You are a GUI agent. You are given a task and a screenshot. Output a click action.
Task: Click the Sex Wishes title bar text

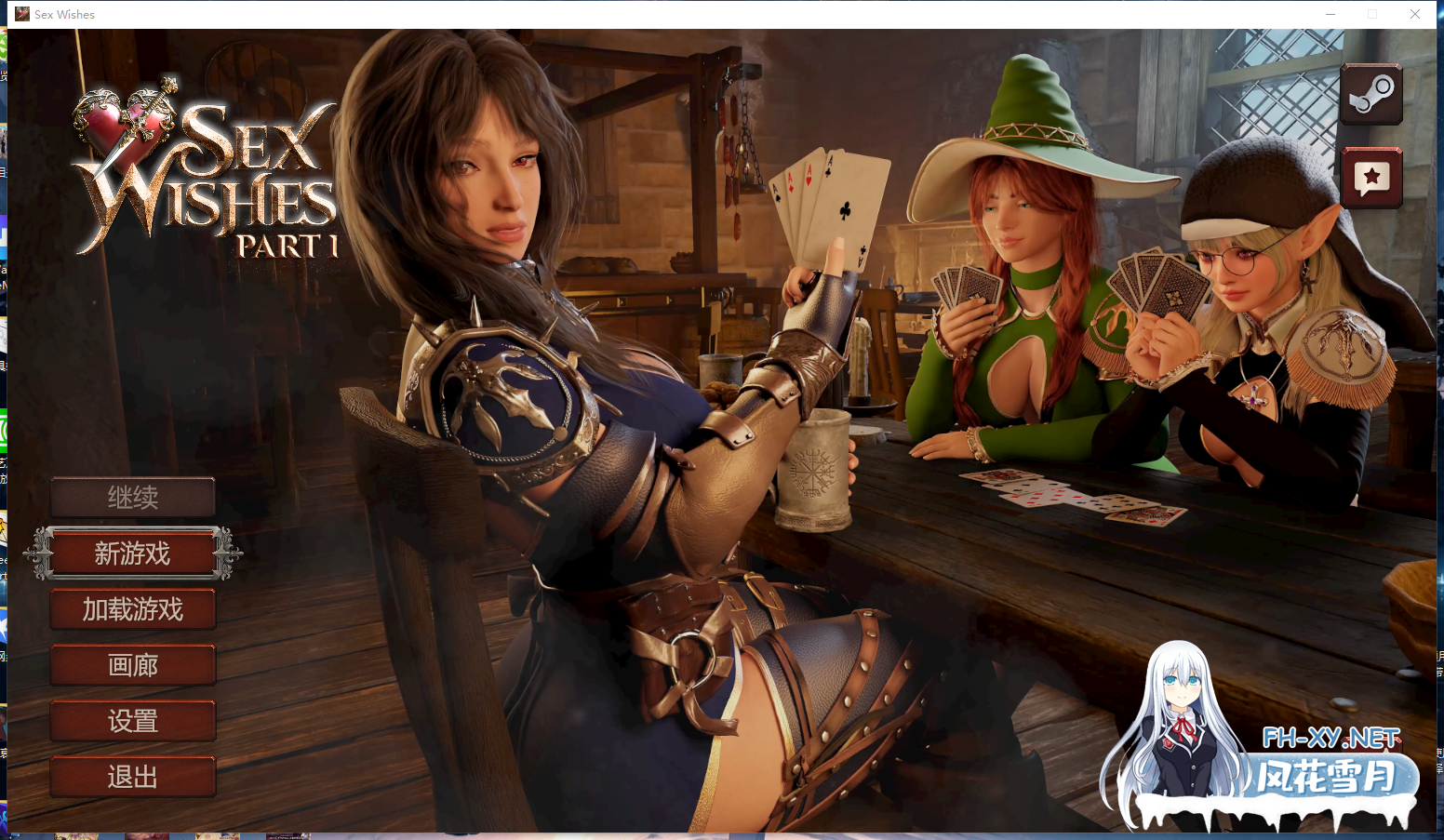pyautogui.click(x=64, y=14)
